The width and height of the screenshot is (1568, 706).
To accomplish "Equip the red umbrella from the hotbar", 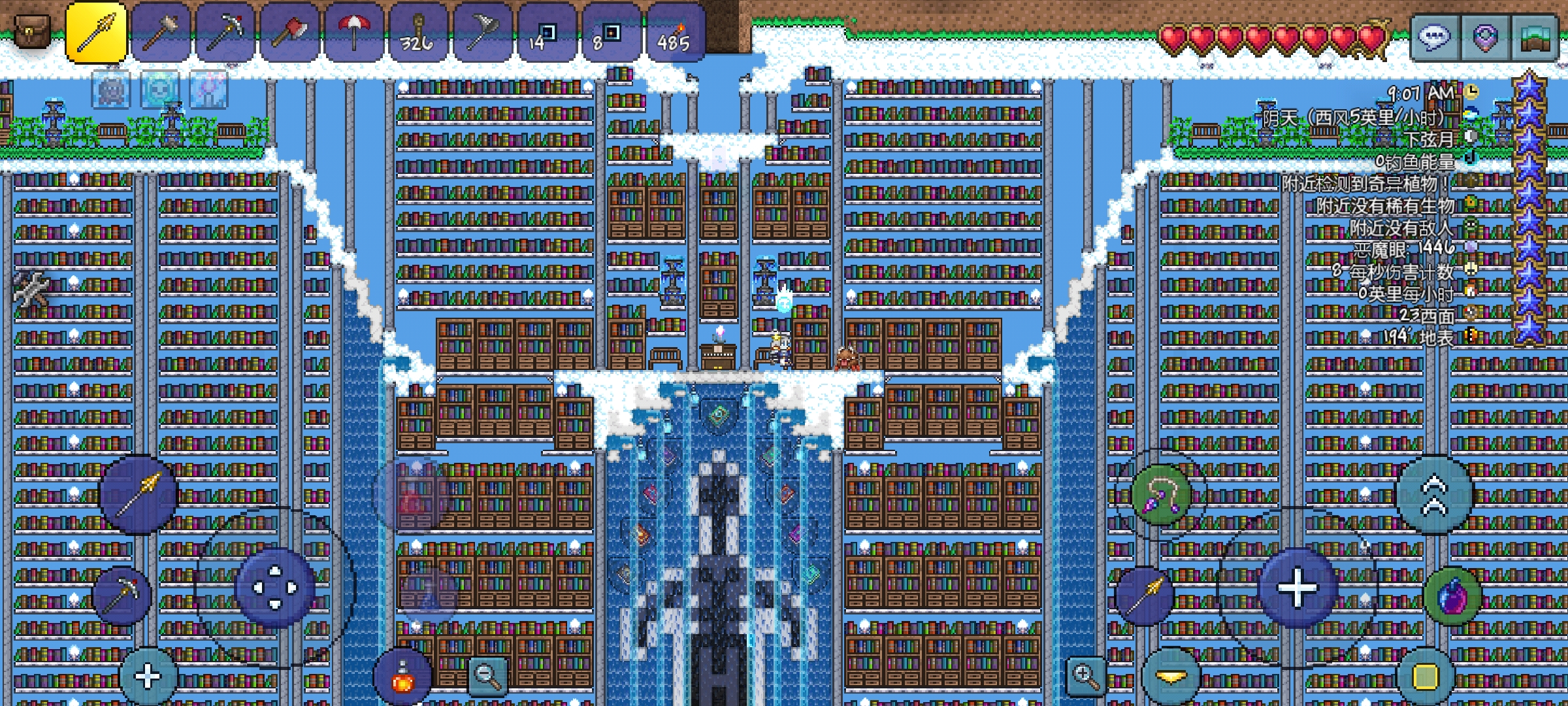I will [x=354, y=33].
